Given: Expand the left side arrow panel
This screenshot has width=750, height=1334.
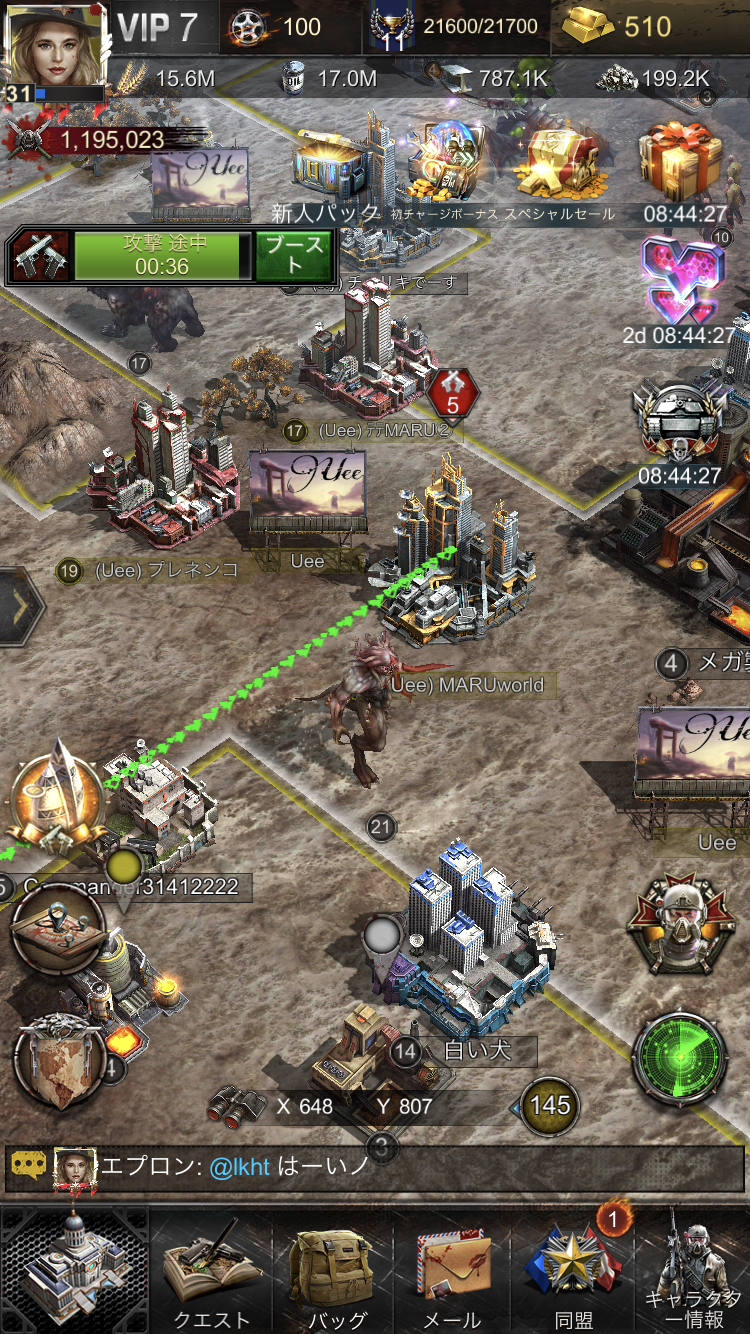Looking at the screenshot, I should [x=20, y=607].
